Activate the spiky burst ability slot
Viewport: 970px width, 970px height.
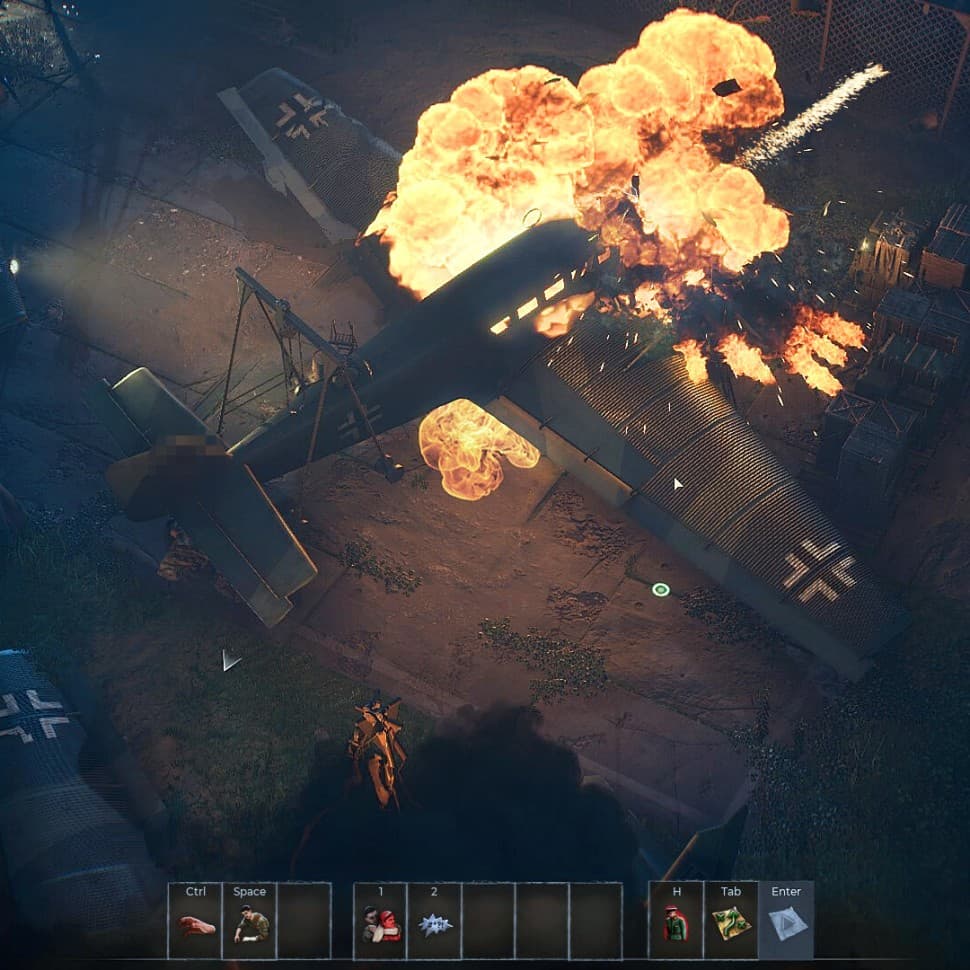pyautogui.click(x=435, y=925)
